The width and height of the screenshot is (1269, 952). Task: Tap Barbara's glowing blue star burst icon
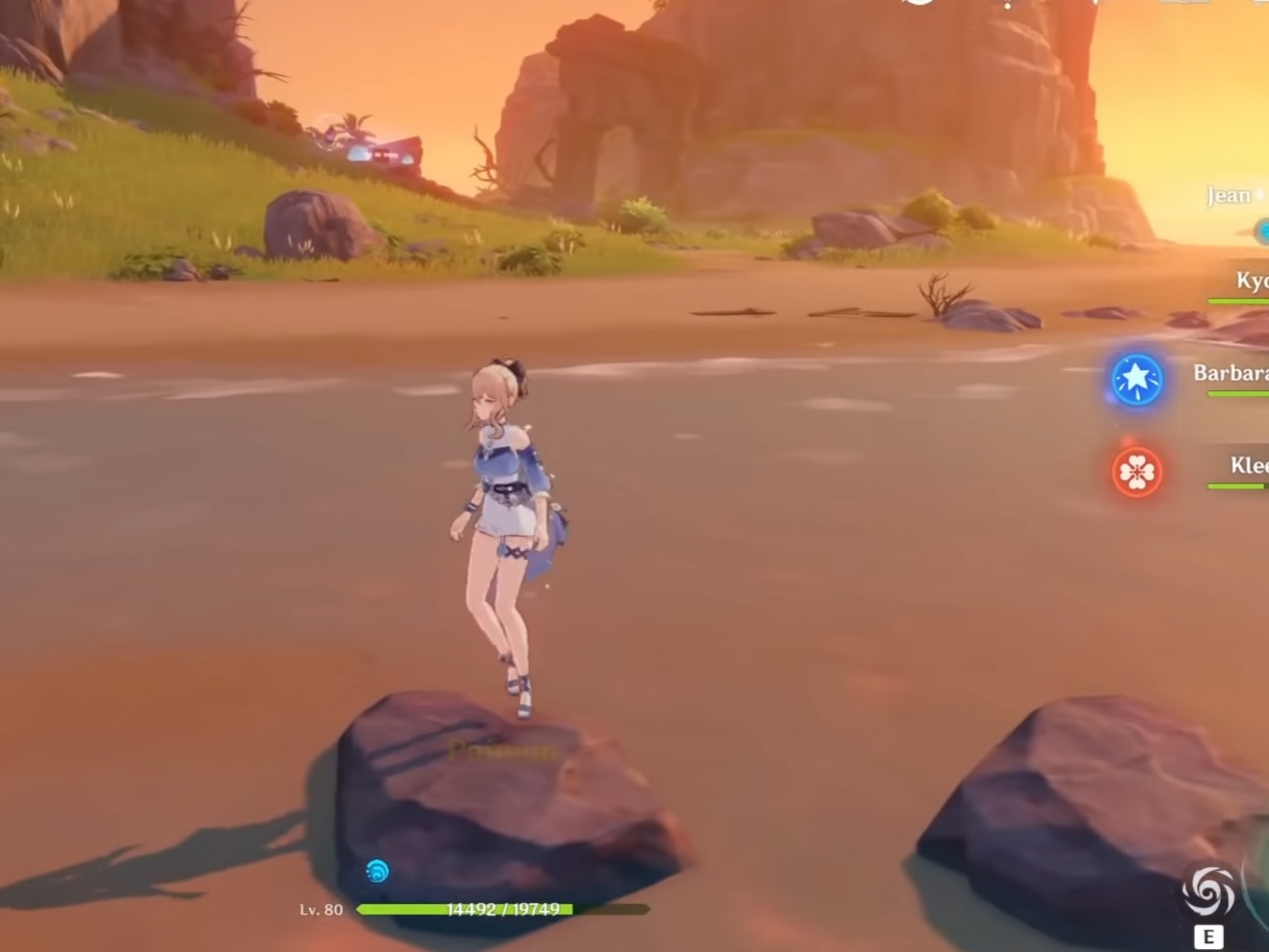pyautogui.click(x=1137, y=379)
